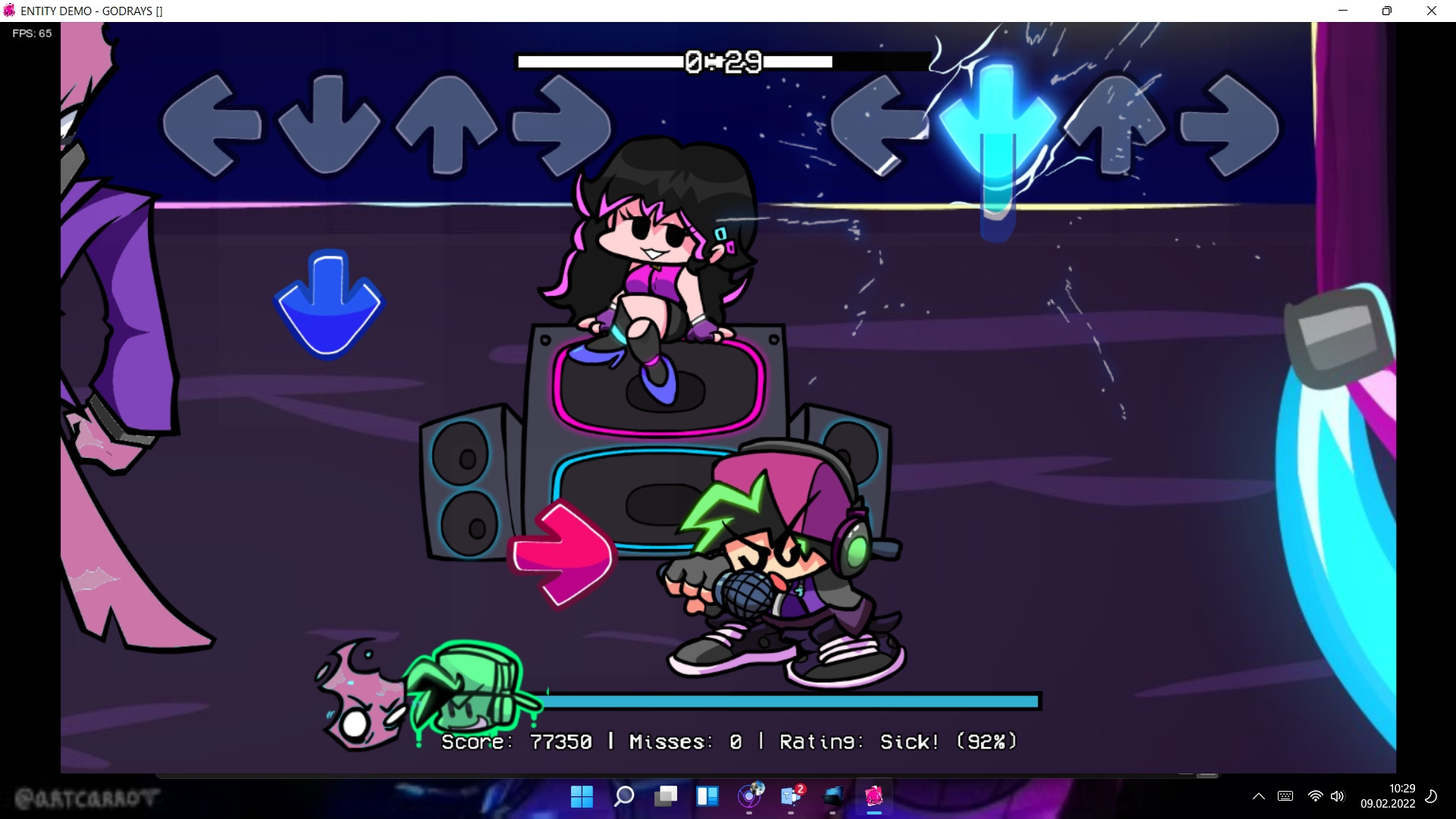Click the pink game icon in the title bar
Screen dimensions: 1456x819
click(x=8, y=11)
